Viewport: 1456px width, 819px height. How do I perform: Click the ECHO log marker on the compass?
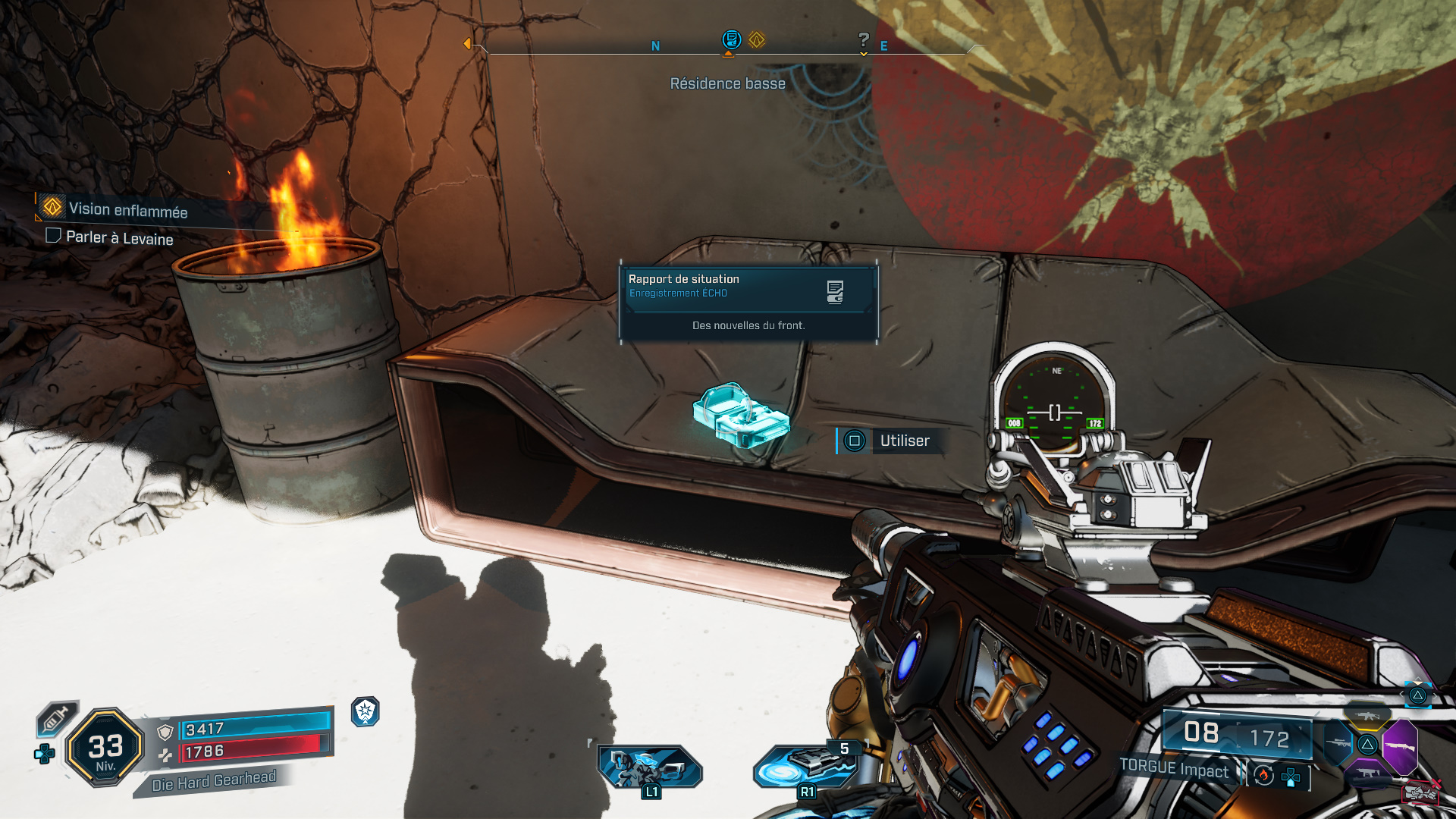coord(731,39)
